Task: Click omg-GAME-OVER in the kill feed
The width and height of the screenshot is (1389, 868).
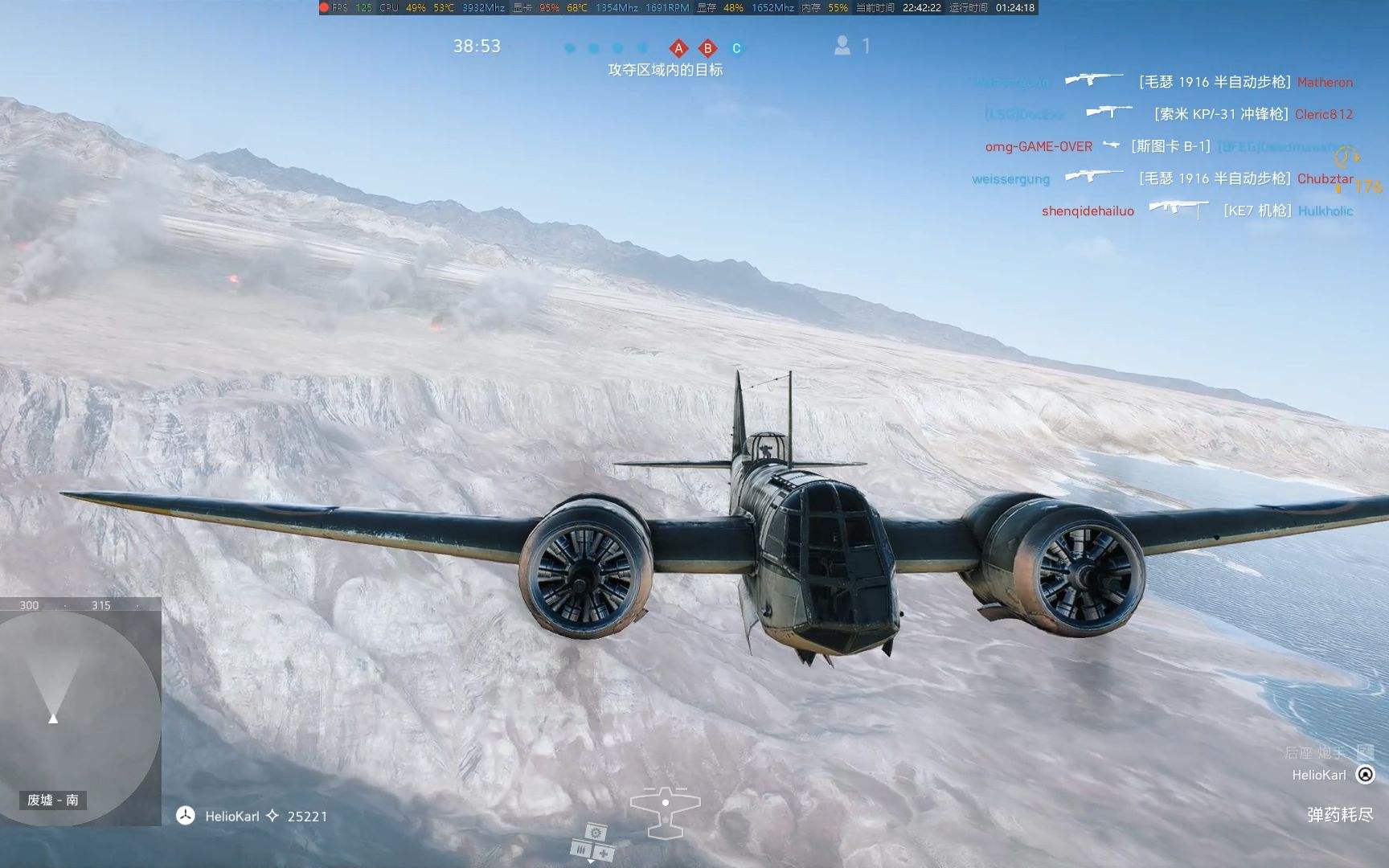Action: click(x=1039, y=146)
